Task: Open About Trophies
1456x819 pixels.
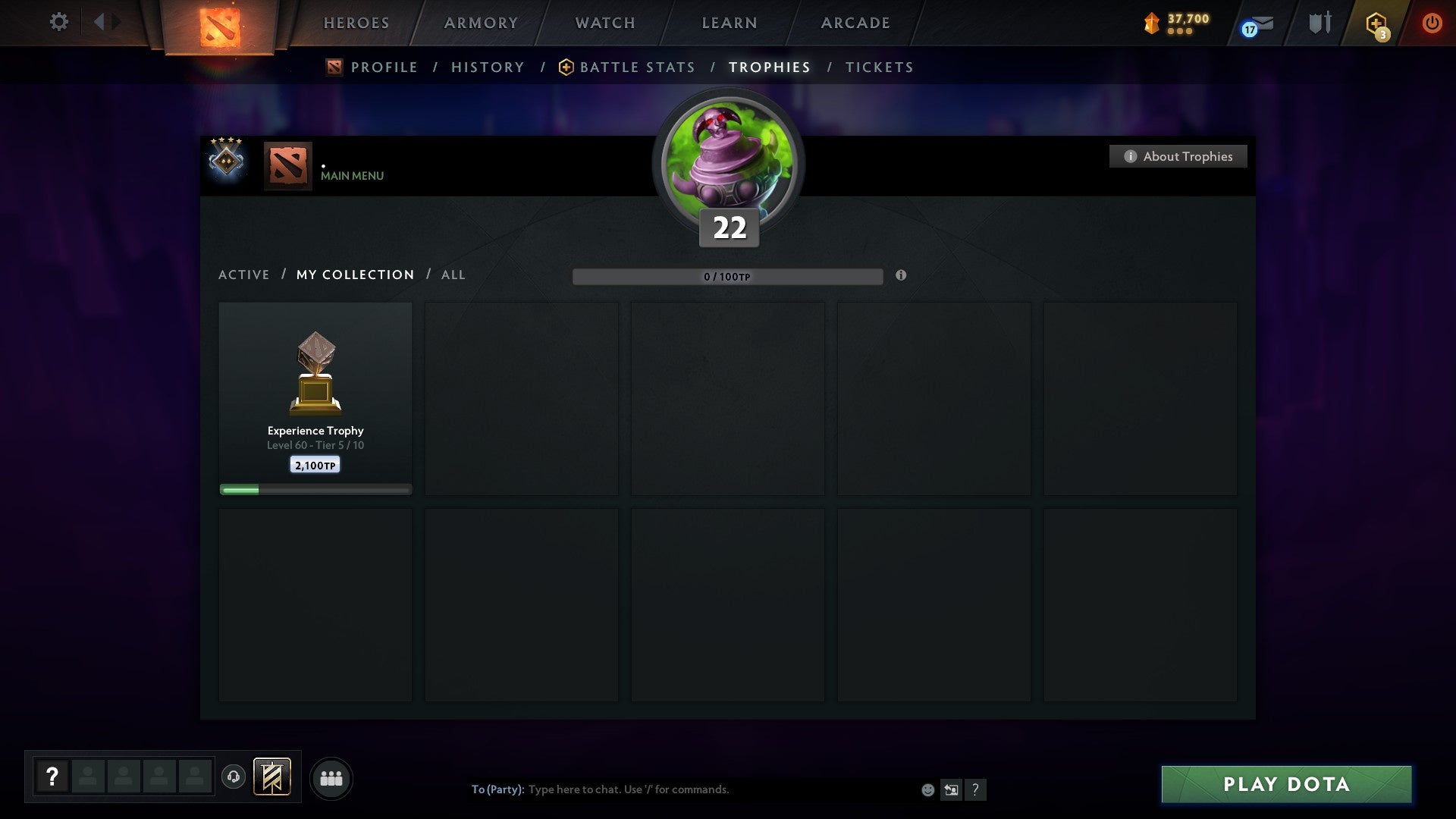Action: point(1178,156)
